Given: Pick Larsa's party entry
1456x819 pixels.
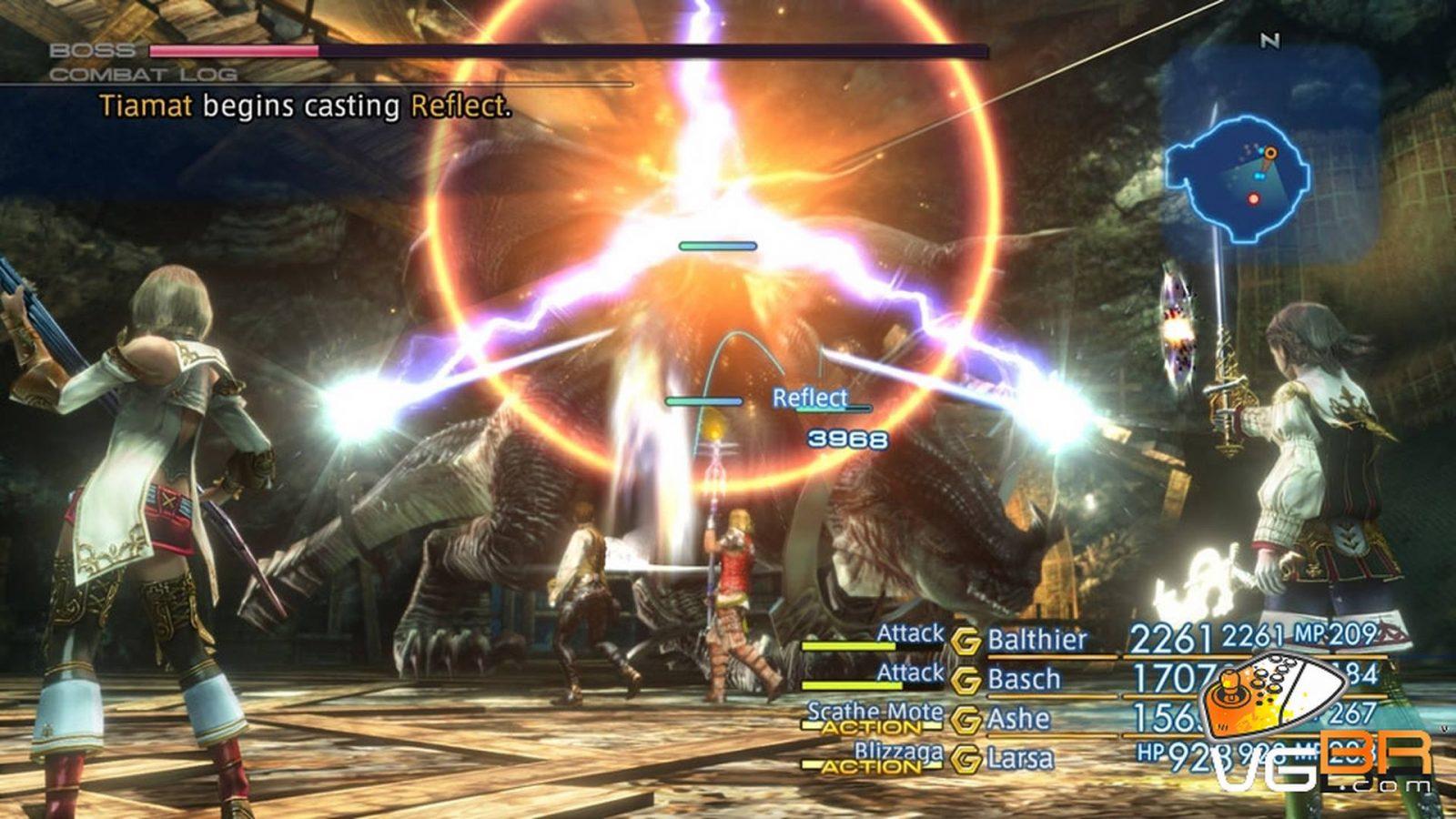Looking at the screenshot, I should click(x=1020, y=758).
